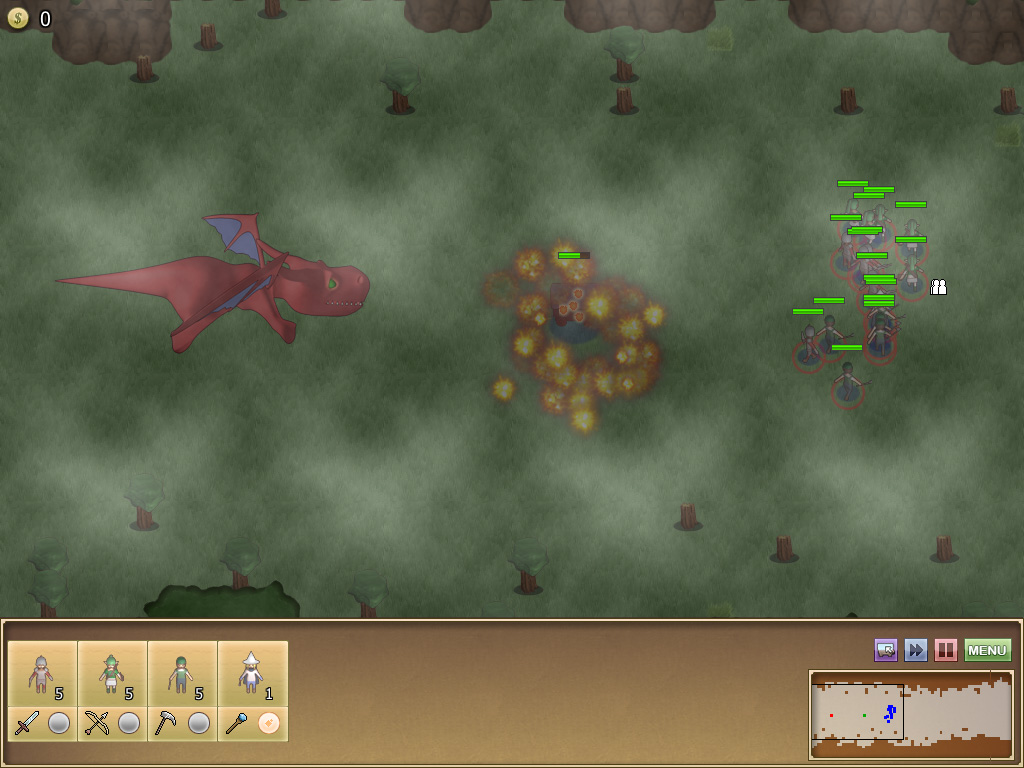The image size is (1024, 768).
Task: Click the bow and arrow icon
Action: point(97,723)
